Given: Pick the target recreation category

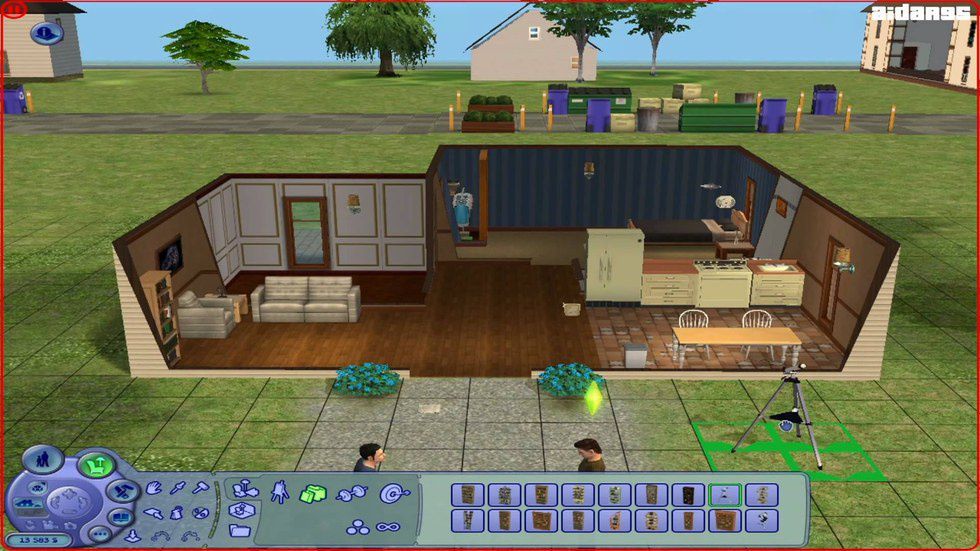Looking at the screenshot, I should (x=389, y=492).
